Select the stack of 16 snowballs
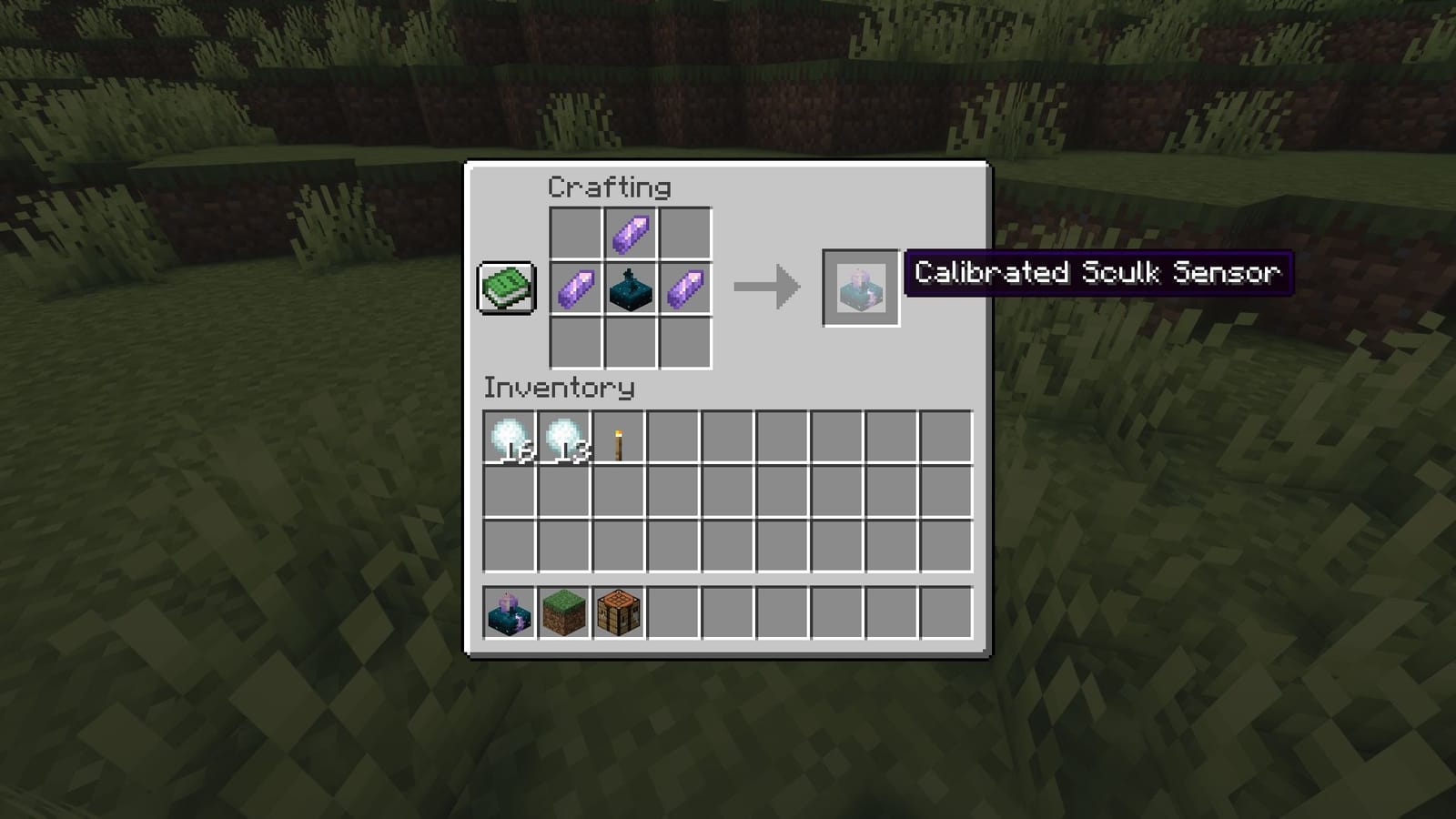 click(x=508, y=438)
